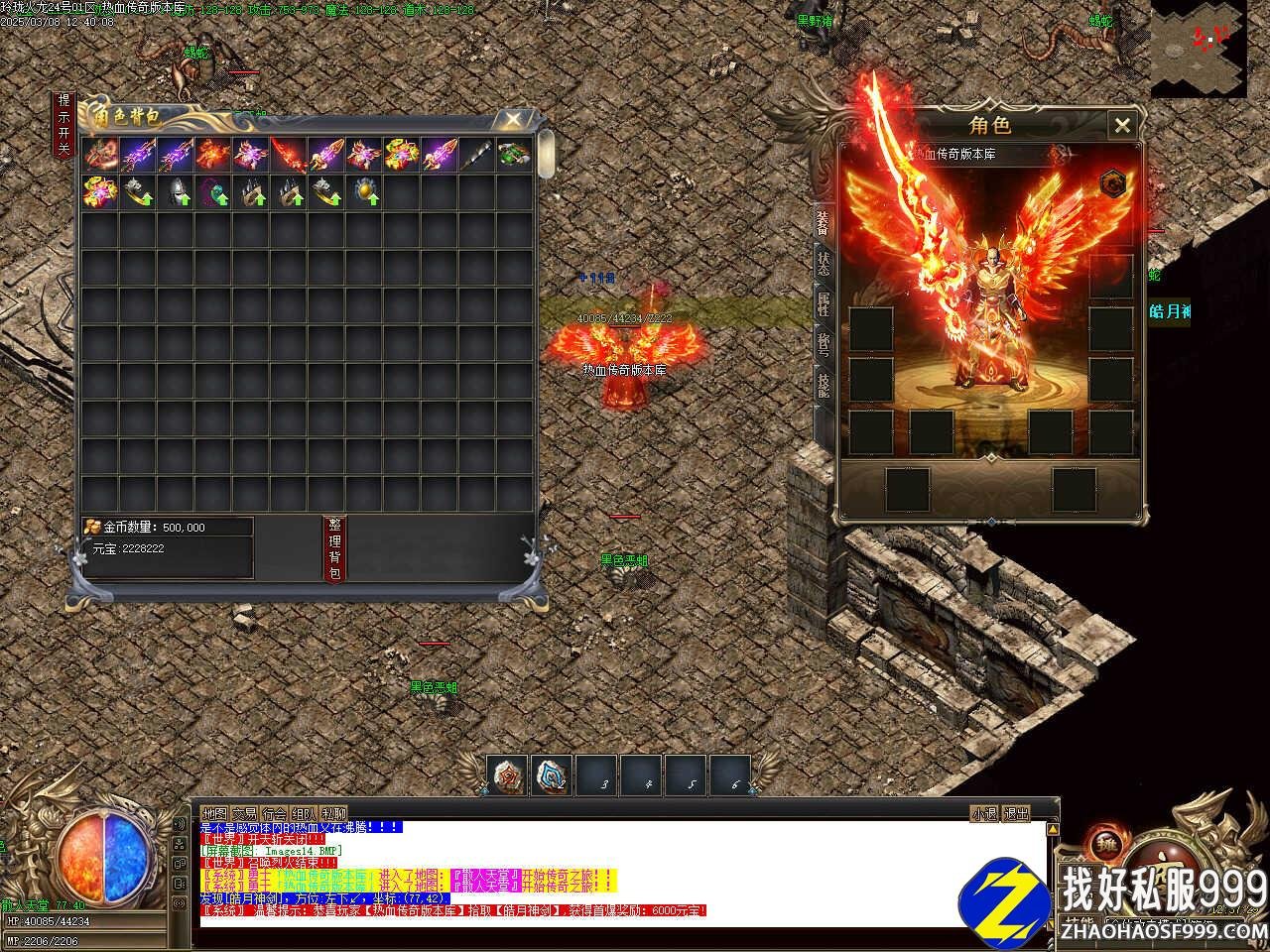Image resolution: width=1270 pixels, height=952 pixels.
Task: Open the minimap in the corner
Action: tap(1199, 49)
